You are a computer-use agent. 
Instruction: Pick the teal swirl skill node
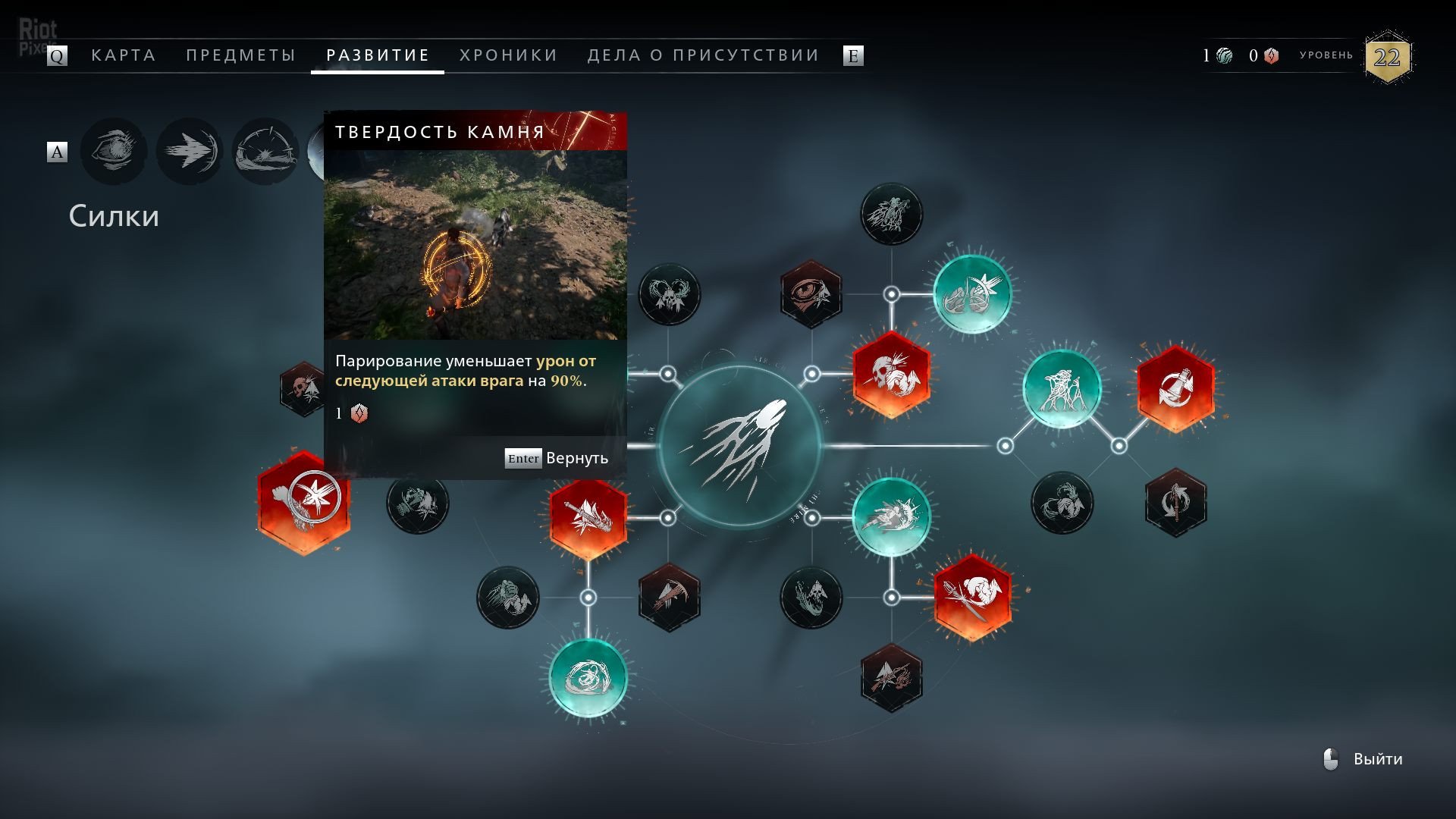pyautogui.click(x=588, y=678)
